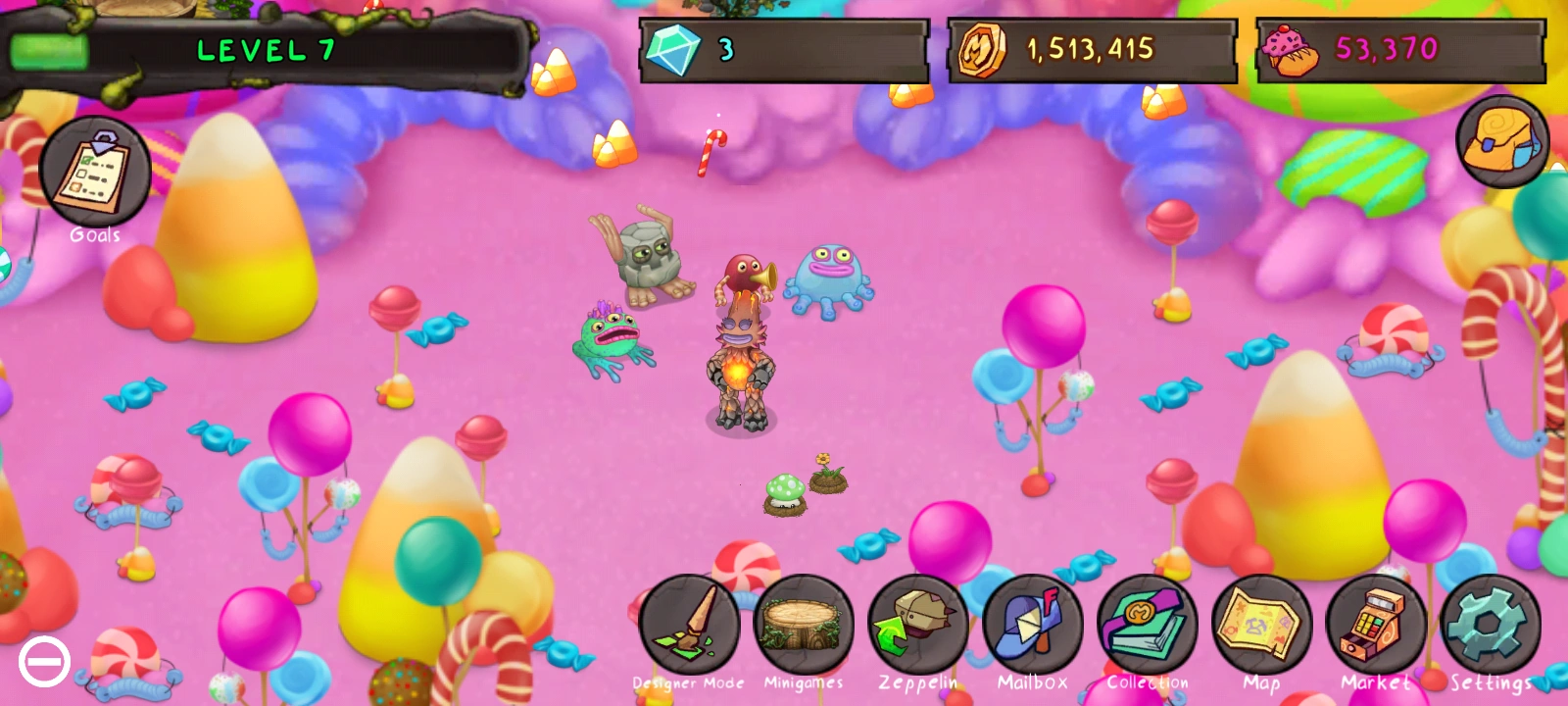Open the island Map
Screen dimensions: 1568x706
[x=1262, y=626]
